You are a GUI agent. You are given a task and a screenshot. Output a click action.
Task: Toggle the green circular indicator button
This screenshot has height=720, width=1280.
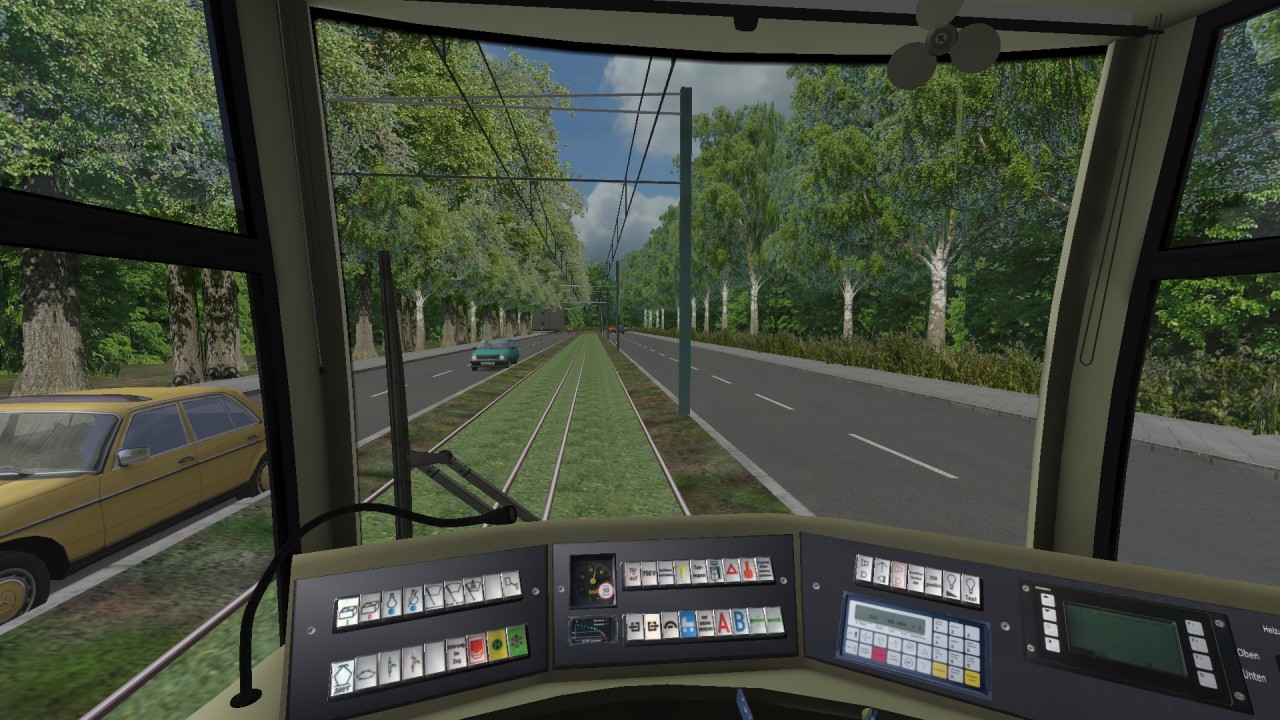[516, 640]
